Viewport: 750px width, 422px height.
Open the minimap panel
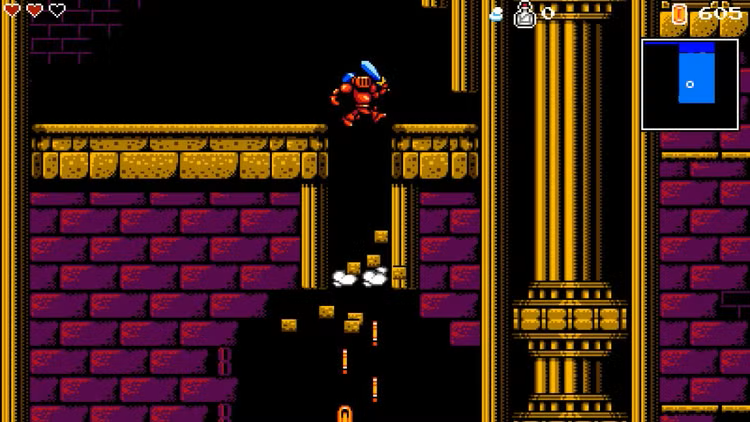[x=690, y=84]
